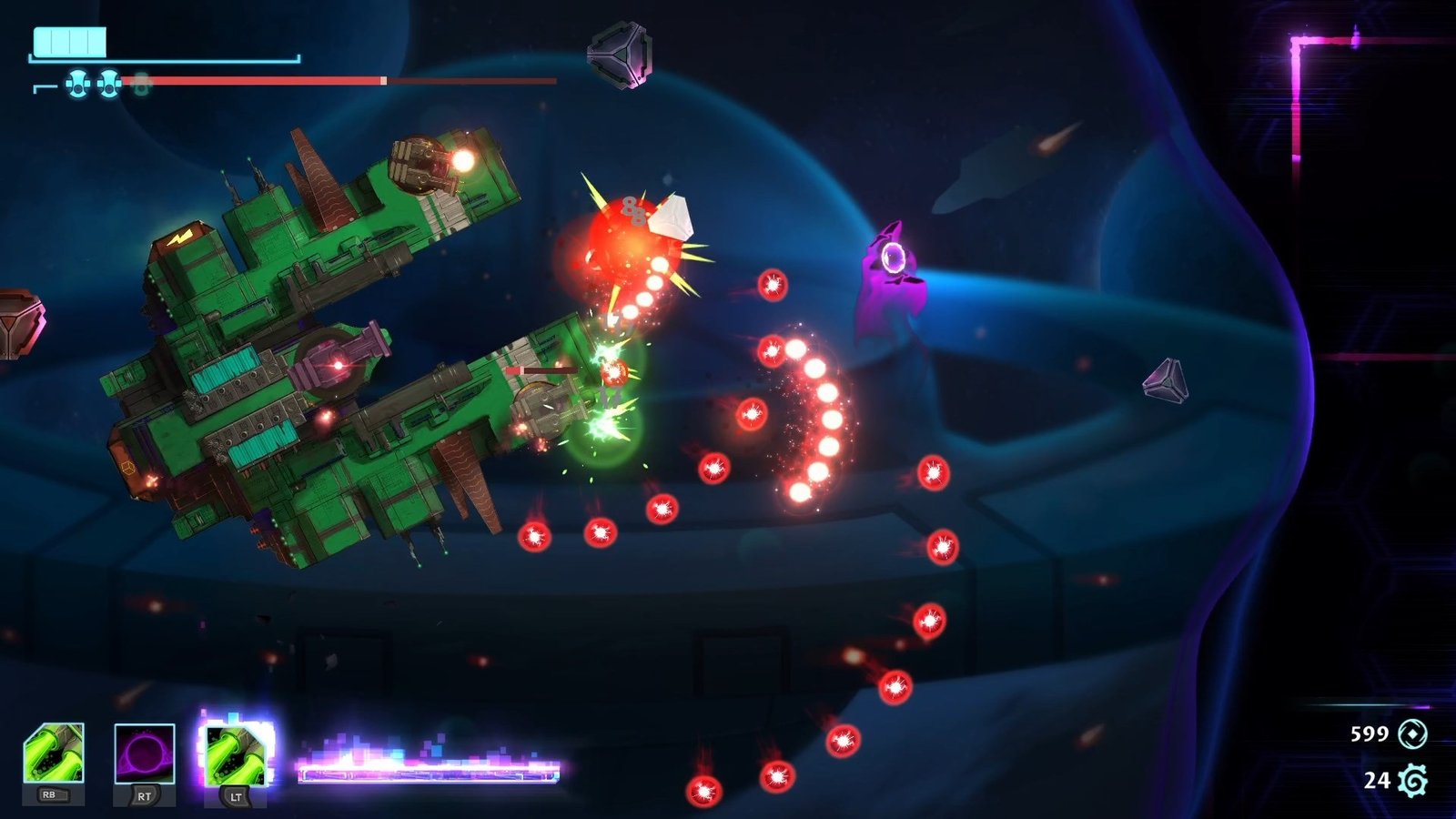This screenshot has height=819, width=1456.
Task: Click the white diamond loot drop near the explosion
Action: [x=671, y=218]
